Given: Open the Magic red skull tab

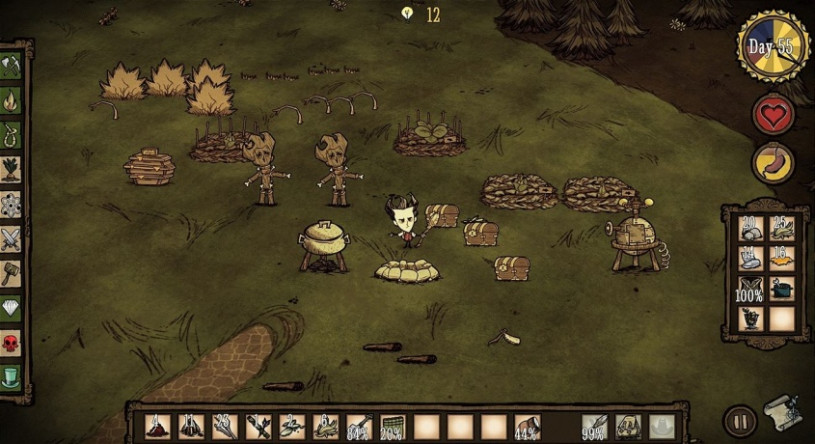Looking at the screenshot, I should pyautogui.click(x=11, y=343).
